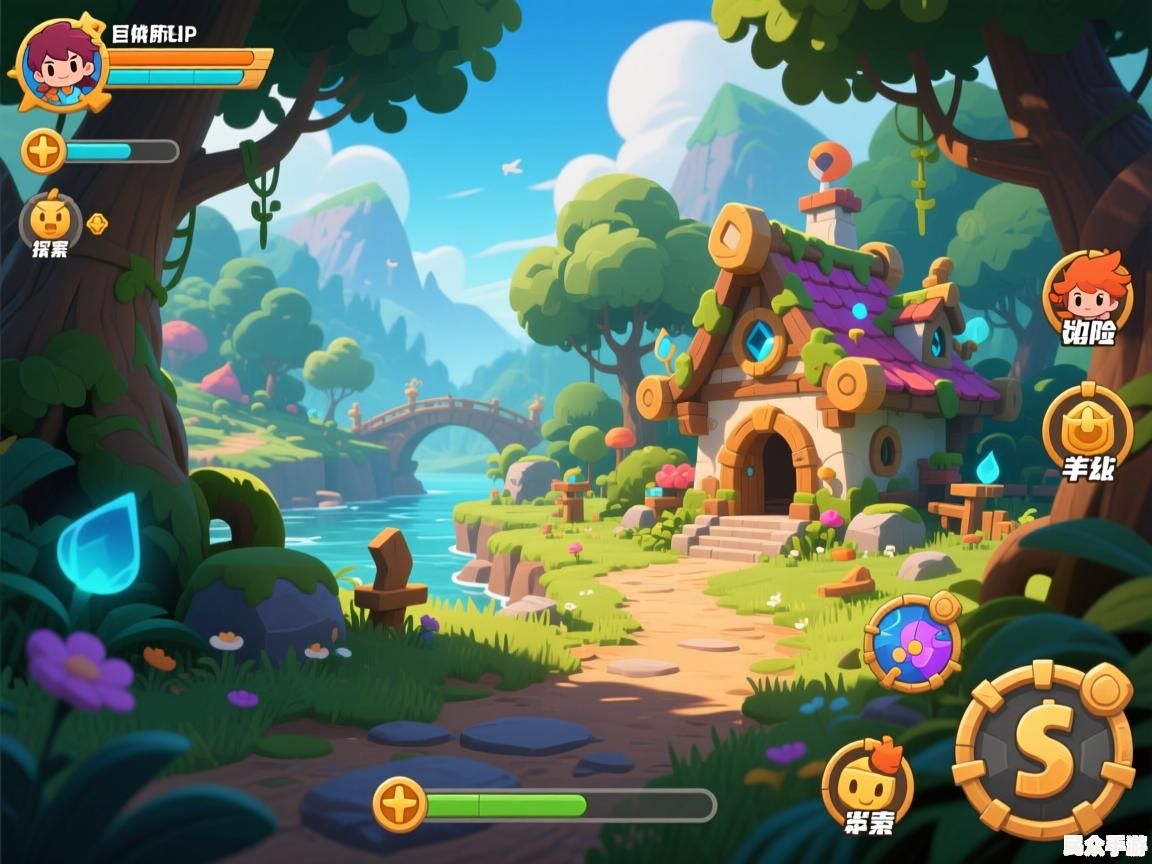Viewport: 1152px width, 864px height.
Task: Tap the plus button beside the cyan bar
Action: (x=44, y=152)
